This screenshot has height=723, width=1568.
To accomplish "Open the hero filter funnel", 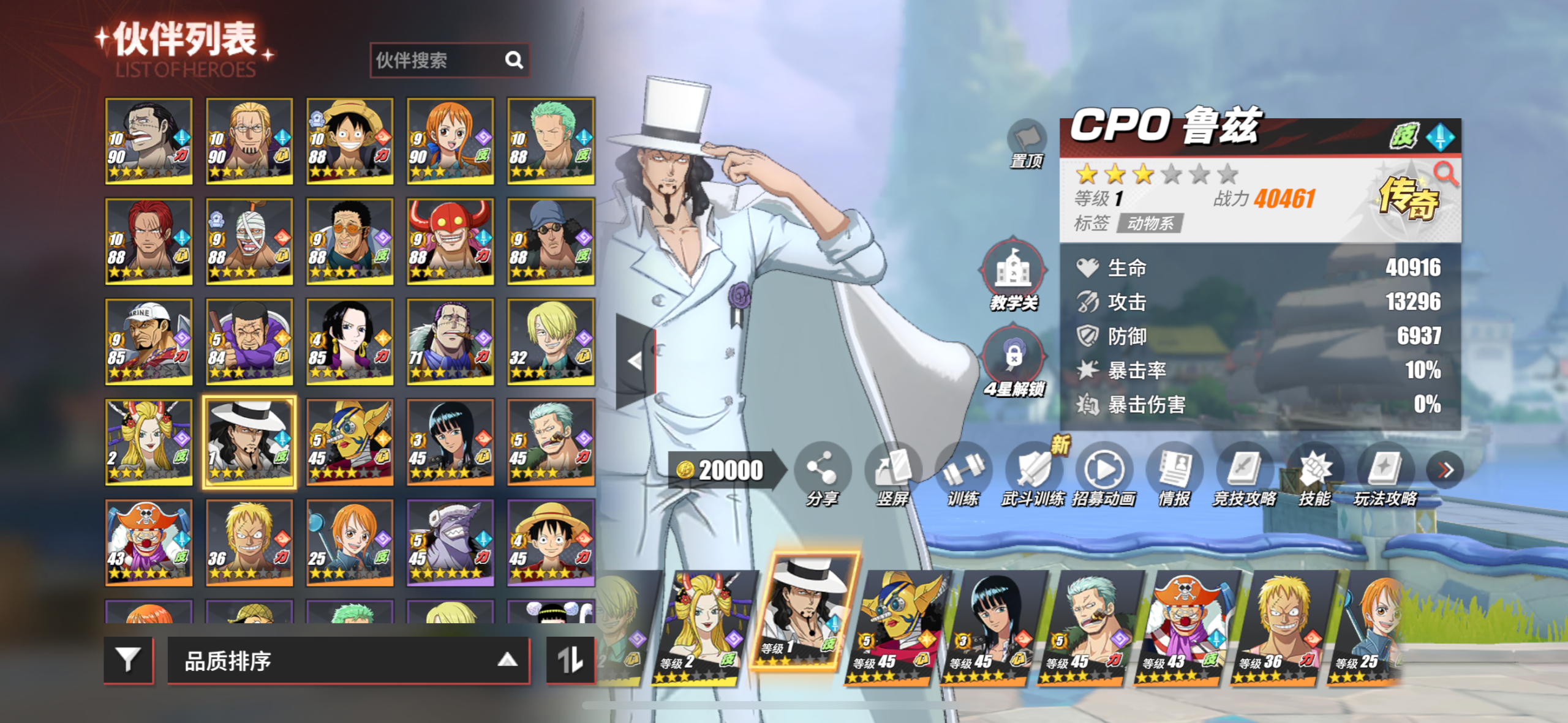I will 128,660.
